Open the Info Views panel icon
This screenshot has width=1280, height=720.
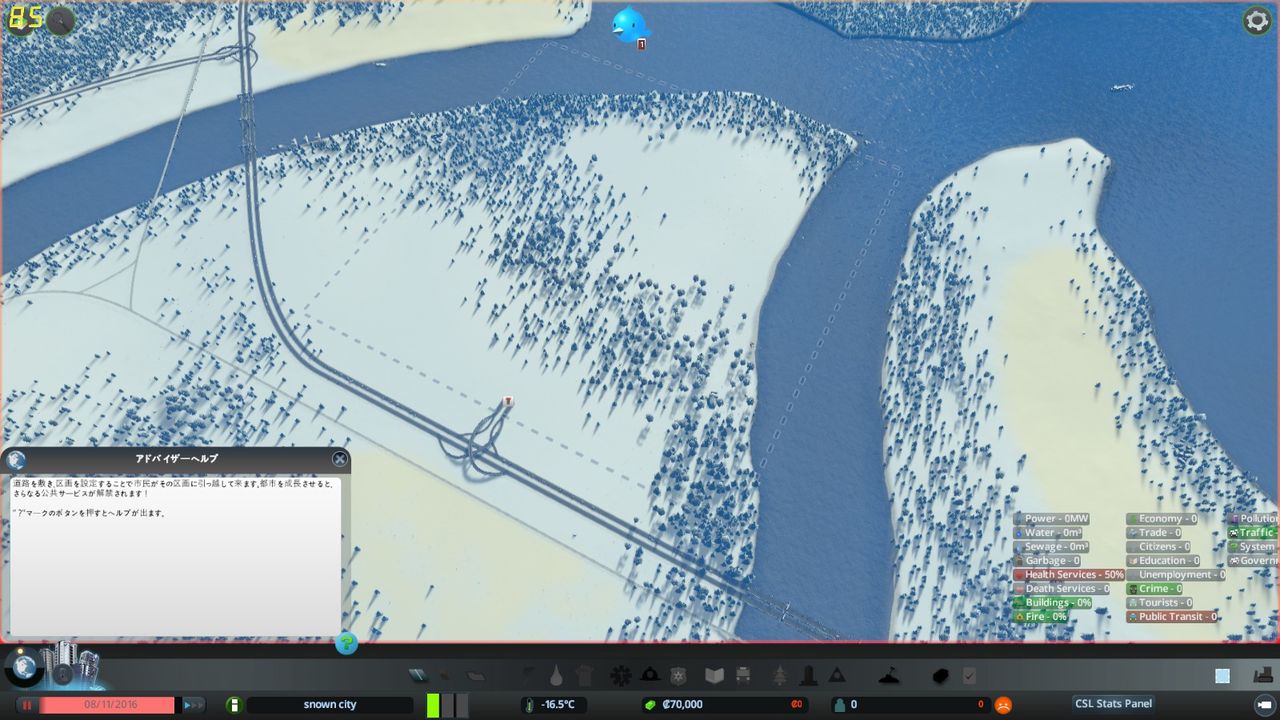(x=1222, y=676)
